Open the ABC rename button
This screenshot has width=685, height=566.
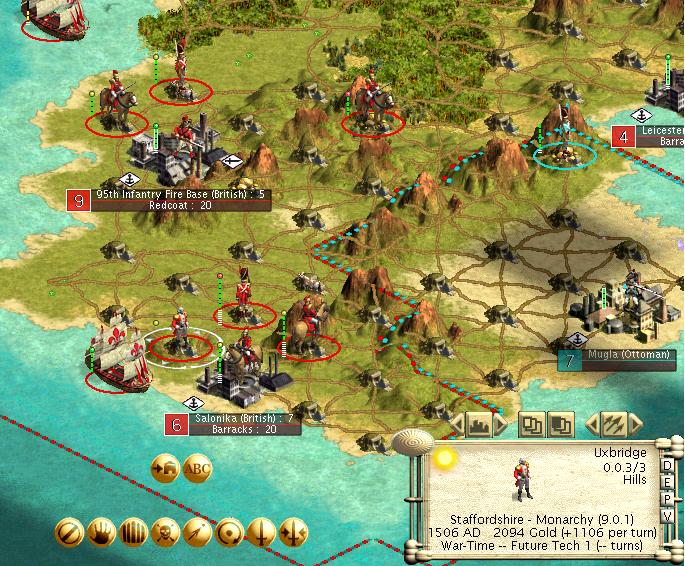[198, 467]
